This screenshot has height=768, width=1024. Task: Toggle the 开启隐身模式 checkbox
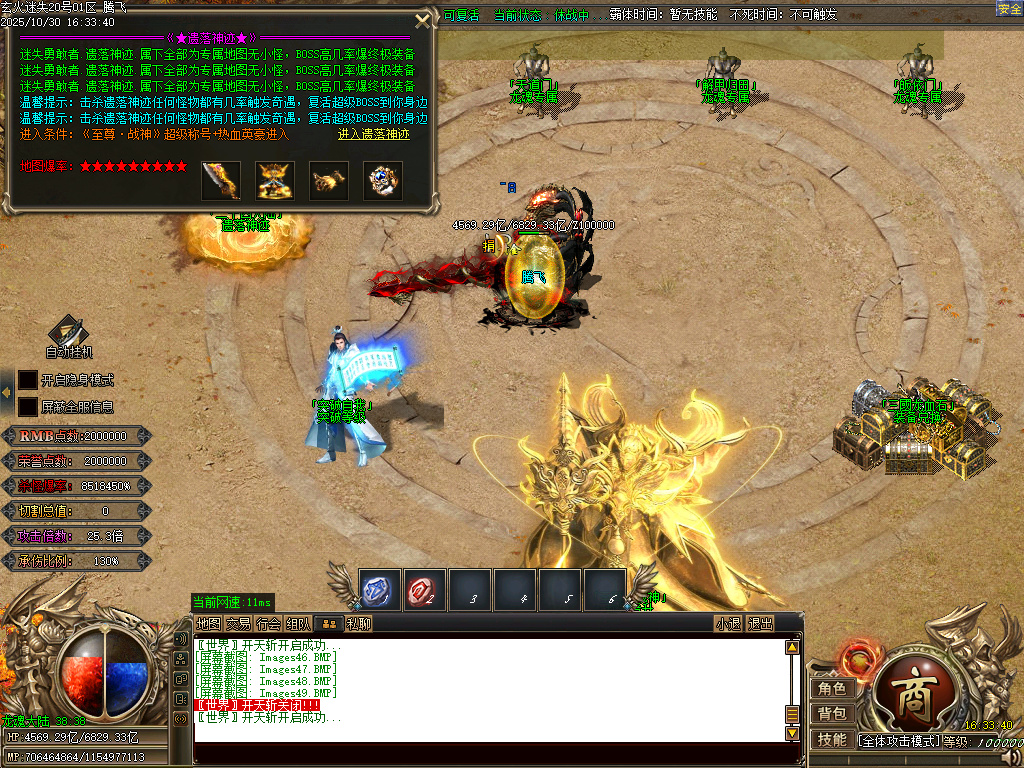[28, 380]
